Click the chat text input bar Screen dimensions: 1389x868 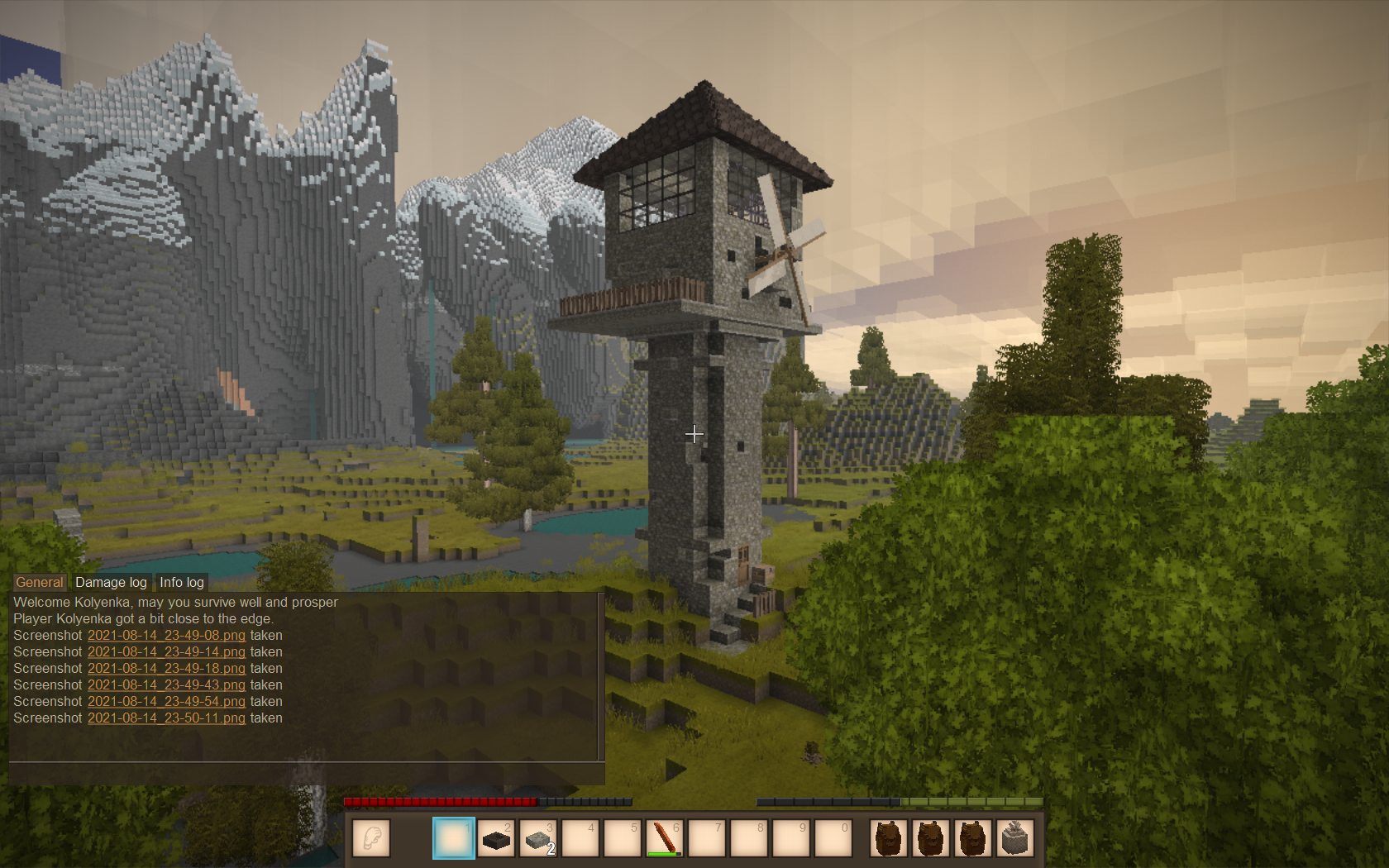point(306,774)
